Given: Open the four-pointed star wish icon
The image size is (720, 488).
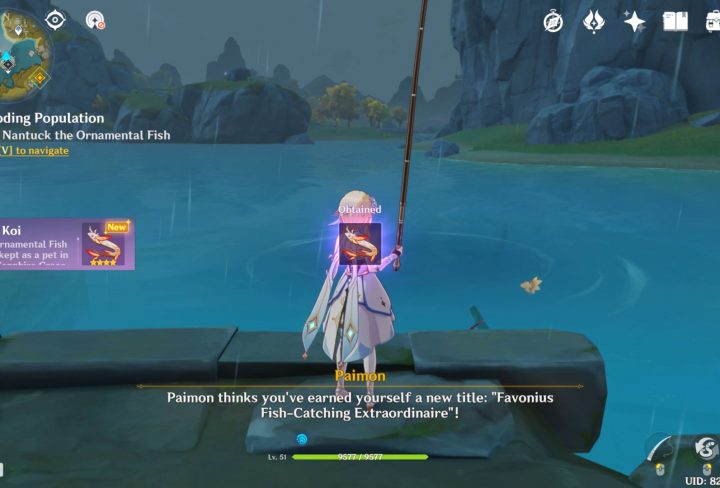Looking at the screenshot, I should pos(634,21).
